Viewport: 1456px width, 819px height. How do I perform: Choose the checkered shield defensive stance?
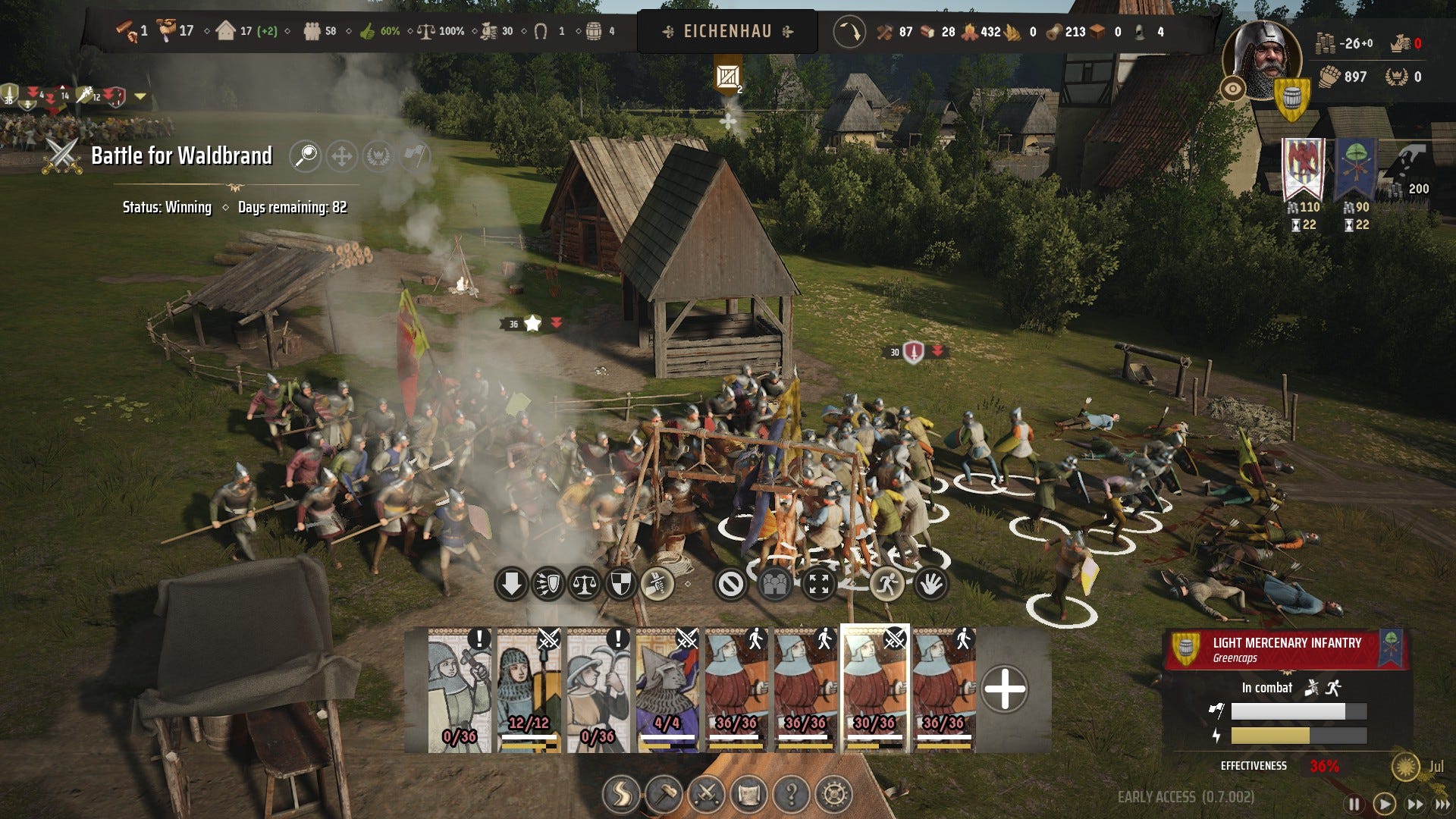[x=620, y=585]
